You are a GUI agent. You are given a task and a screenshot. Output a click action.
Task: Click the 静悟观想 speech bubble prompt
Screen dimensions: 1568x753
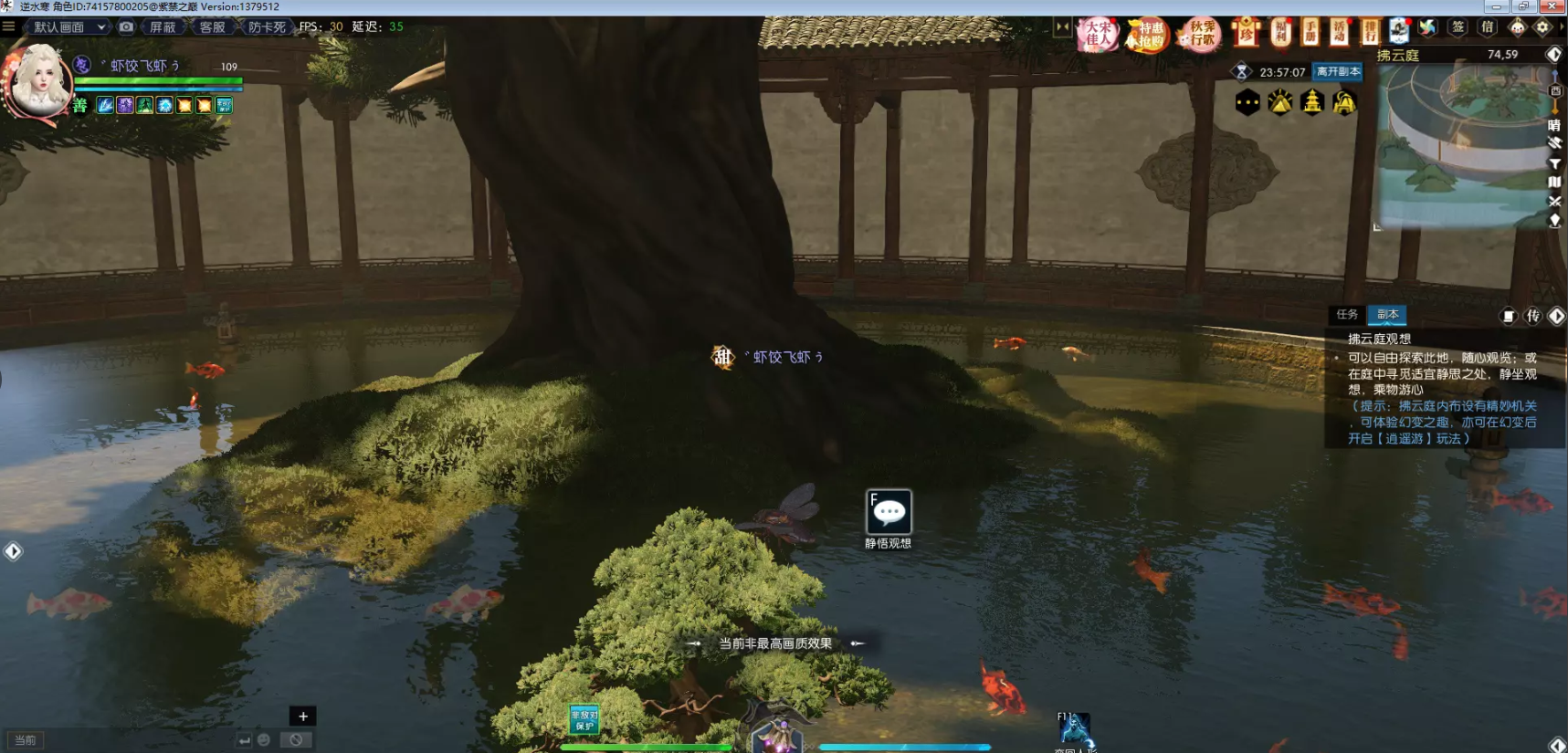click(889, 512)
